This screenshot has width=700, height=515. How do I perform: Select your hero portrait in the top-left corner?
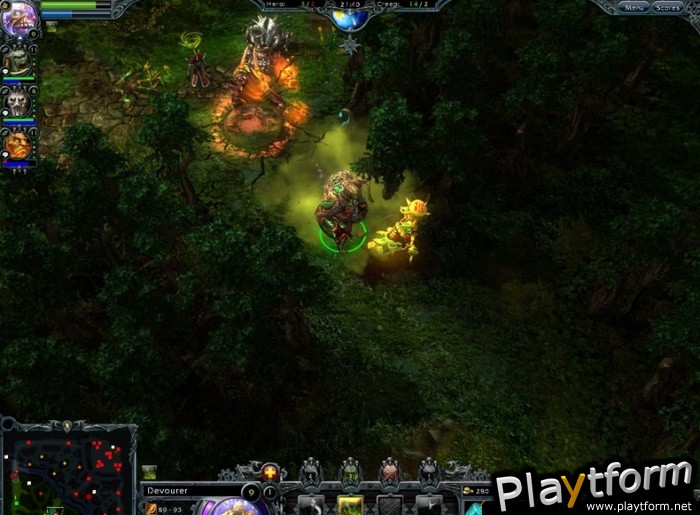coord(18,17)
